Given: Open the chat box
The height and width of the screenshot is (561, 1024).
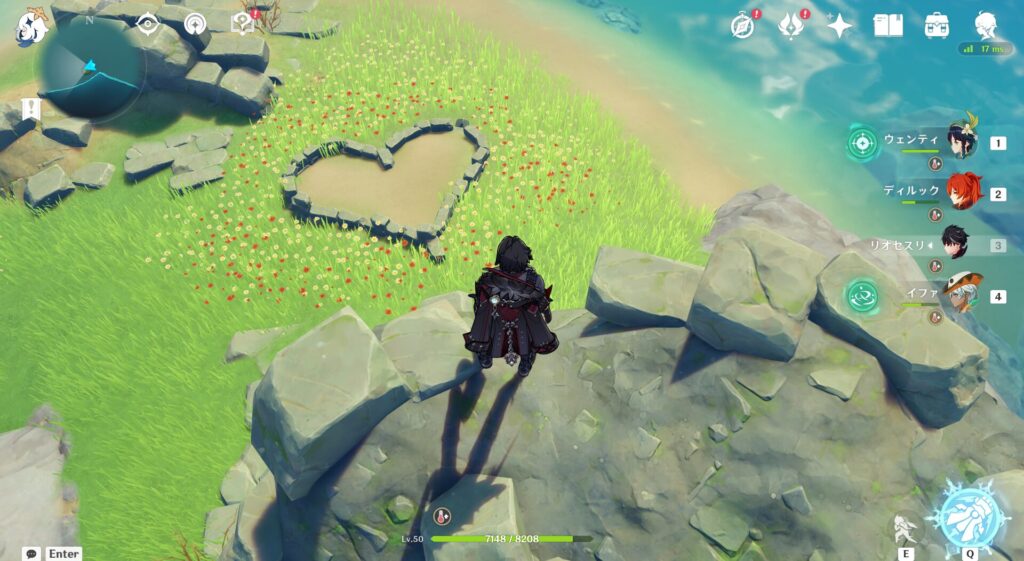Looking at the screenshot, I should pyautogui.click(x=32, y=553).
